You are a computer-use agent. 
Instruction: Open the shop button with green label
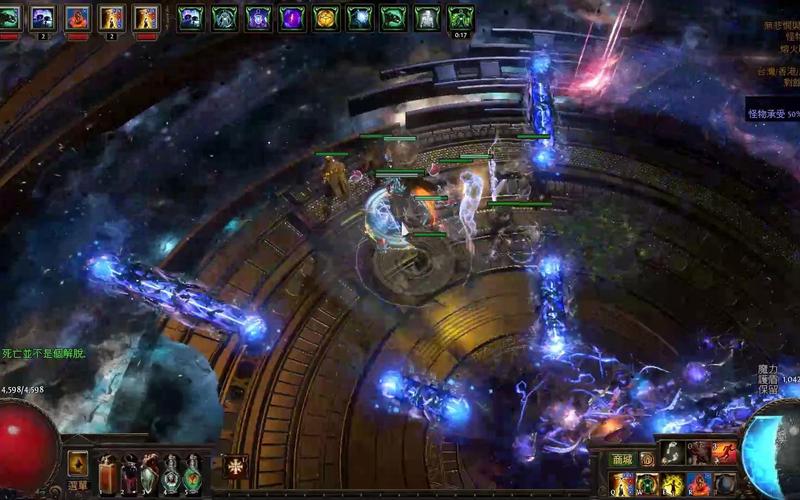(x=622, y=458)
